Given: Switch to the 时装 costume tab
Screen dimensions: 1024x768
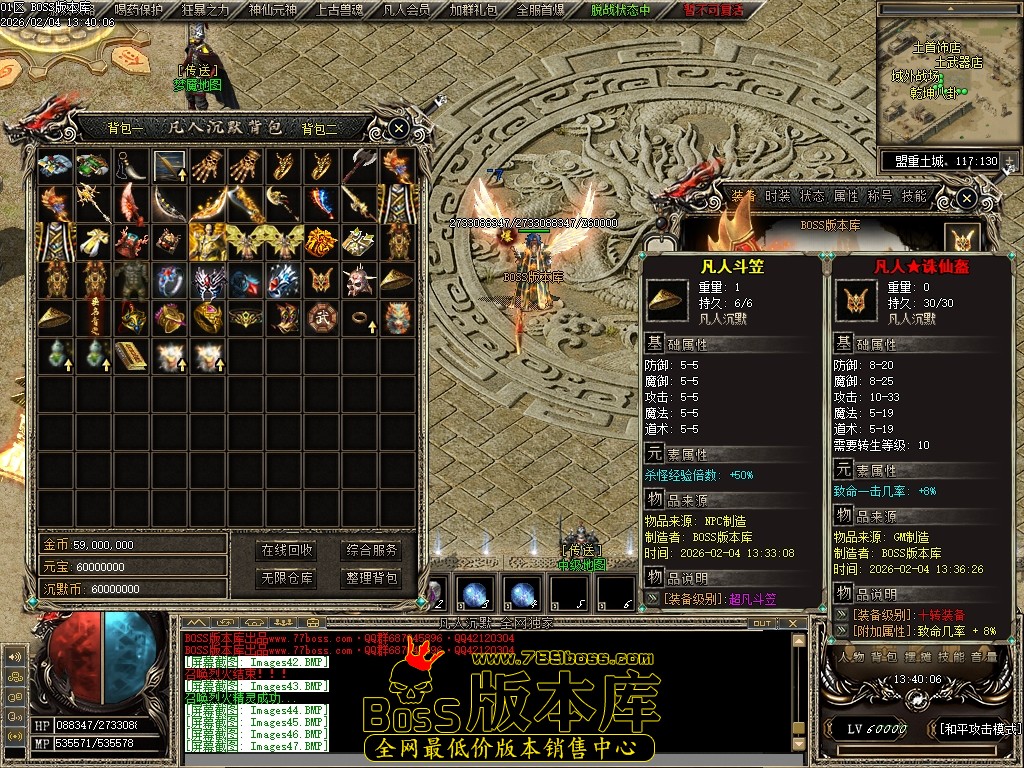Looking at the screenshot, I should coord(777,196).
